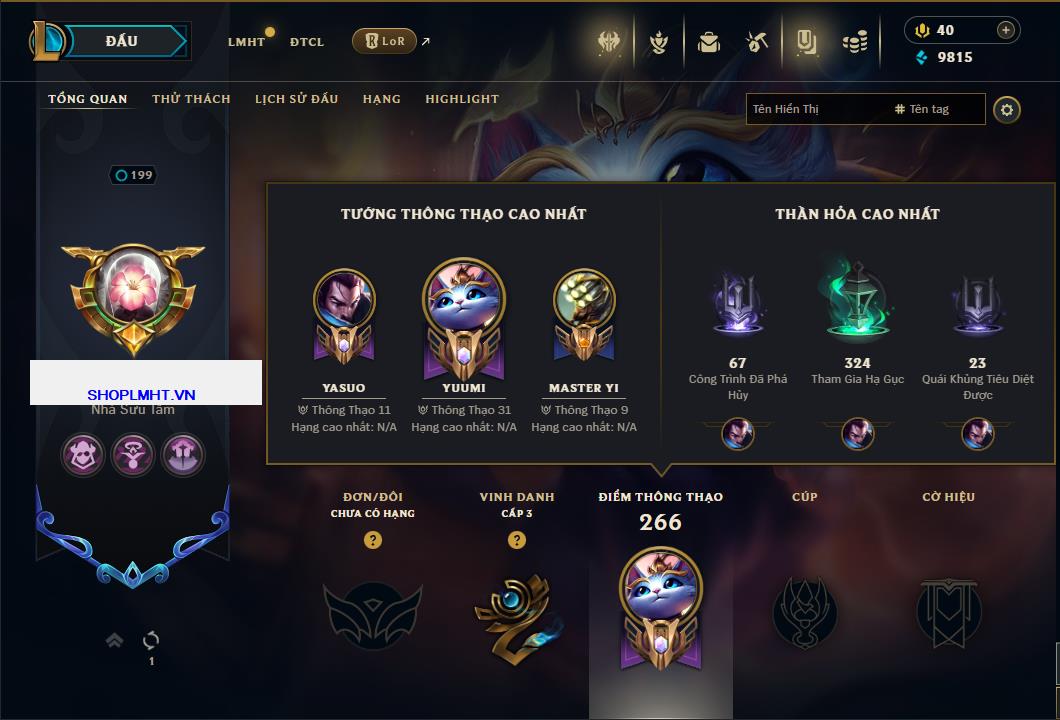1060x720 pixels.
Task: Open the CỜ HIỆU banner section
Action: click(948, 610)
